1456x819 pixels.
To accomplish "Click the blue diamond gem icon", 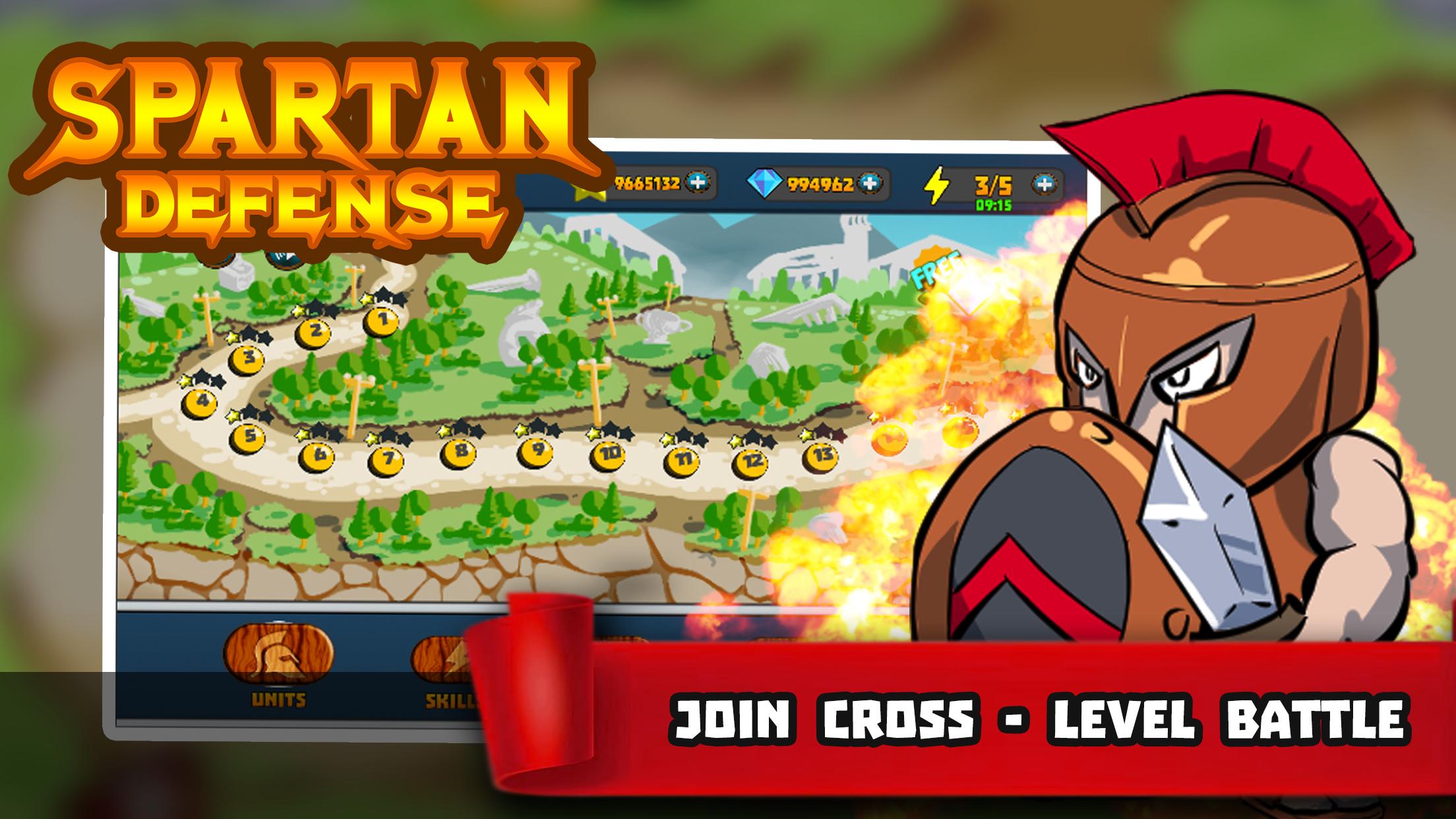I will (764, 182).
